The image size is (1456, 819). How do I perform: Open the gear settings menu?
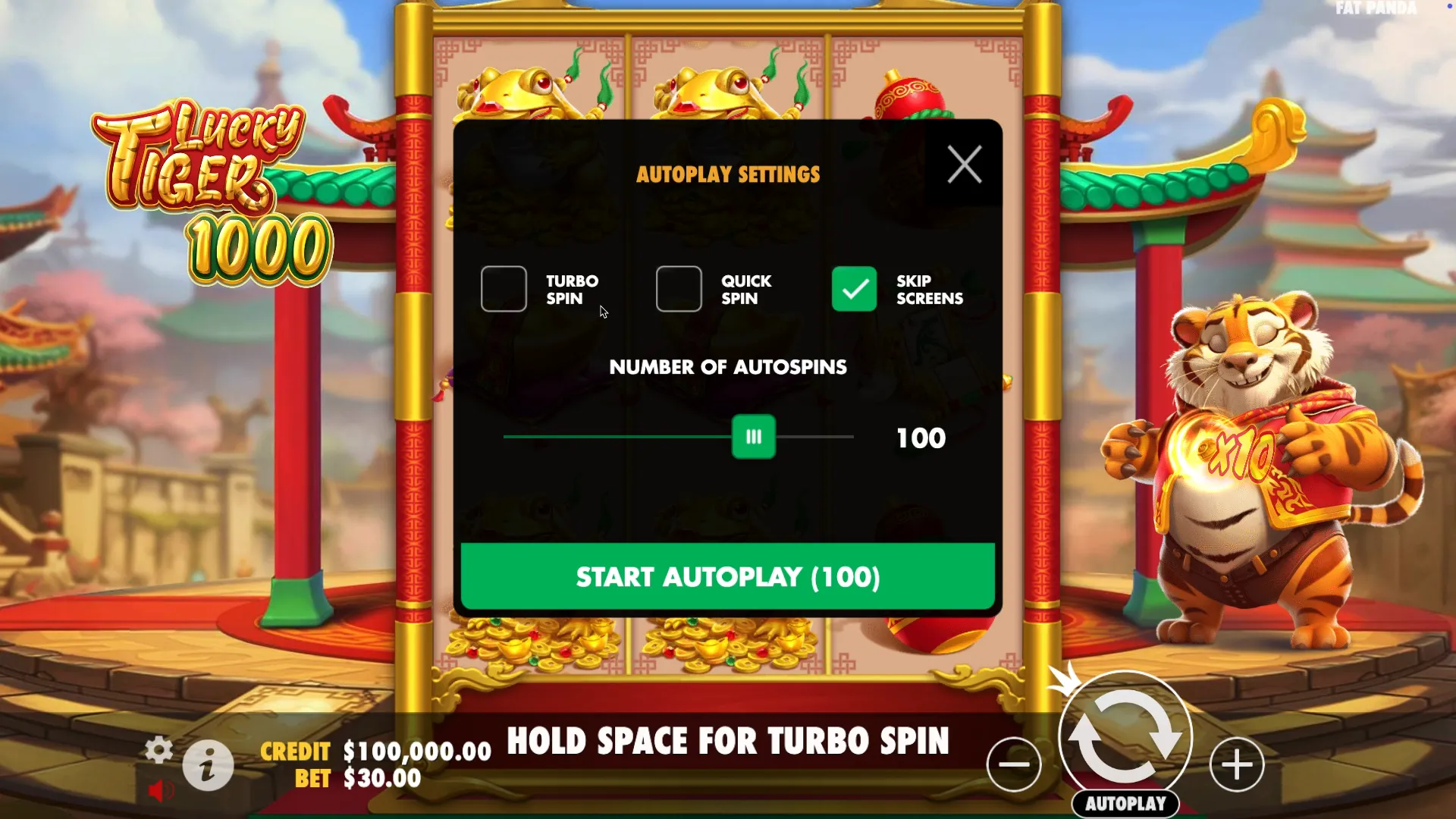click(158, 749)
